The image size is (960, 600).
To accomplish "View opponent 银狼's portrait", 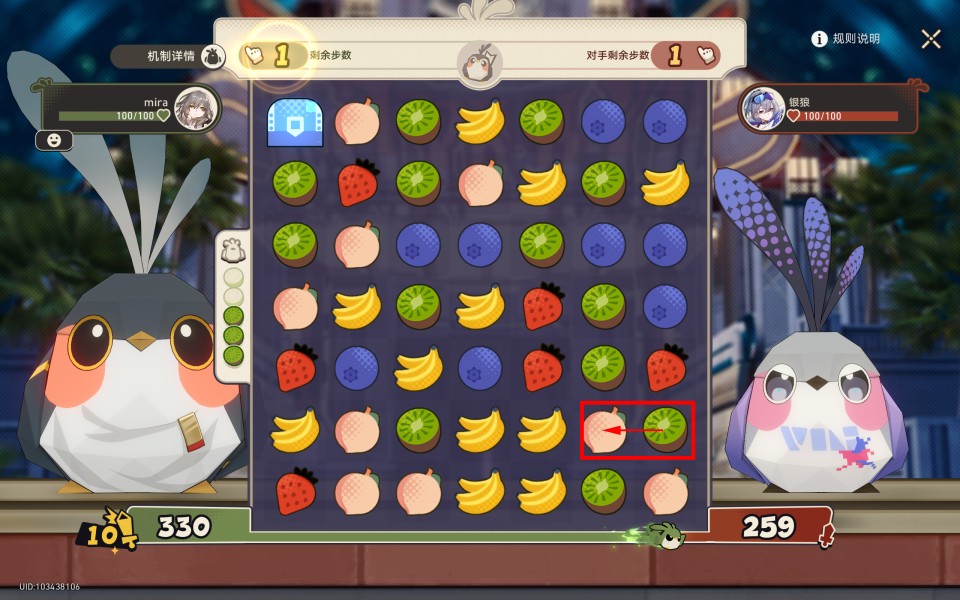I will coord(763,109).
